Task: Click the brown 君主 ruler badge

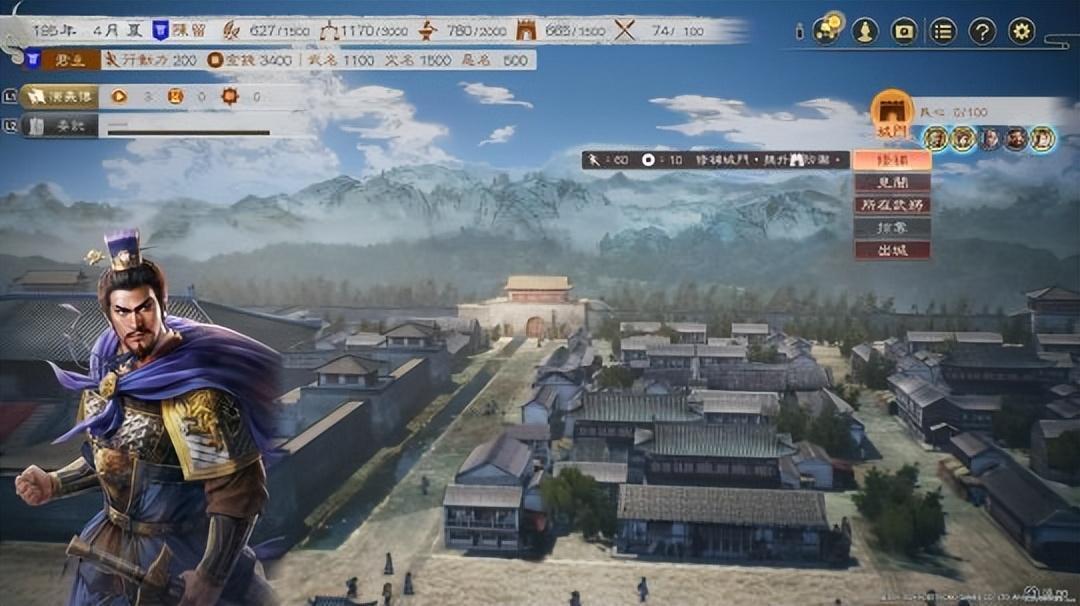Action: (71, 60)
